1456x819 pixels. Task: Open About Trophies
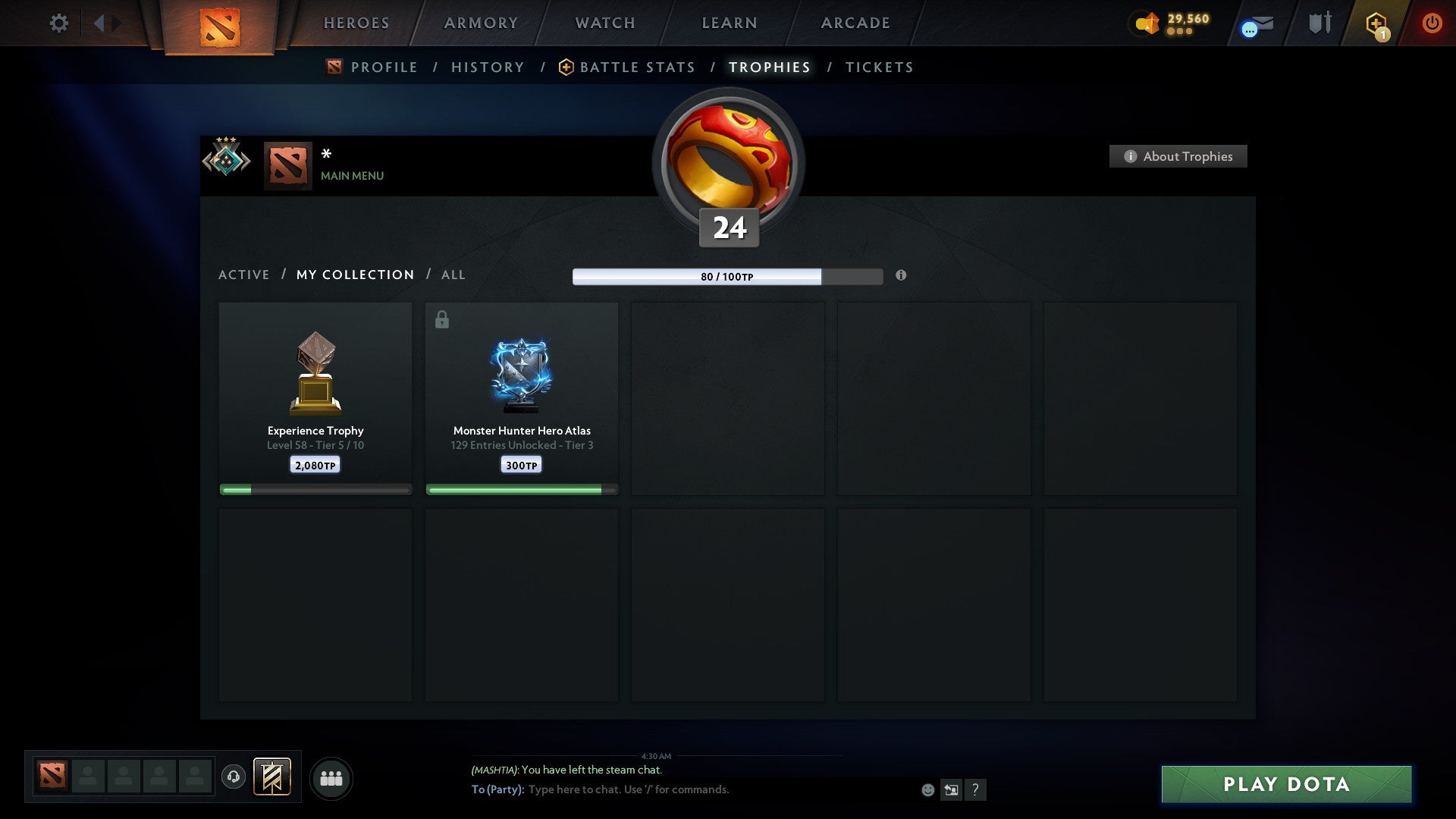1178,156
